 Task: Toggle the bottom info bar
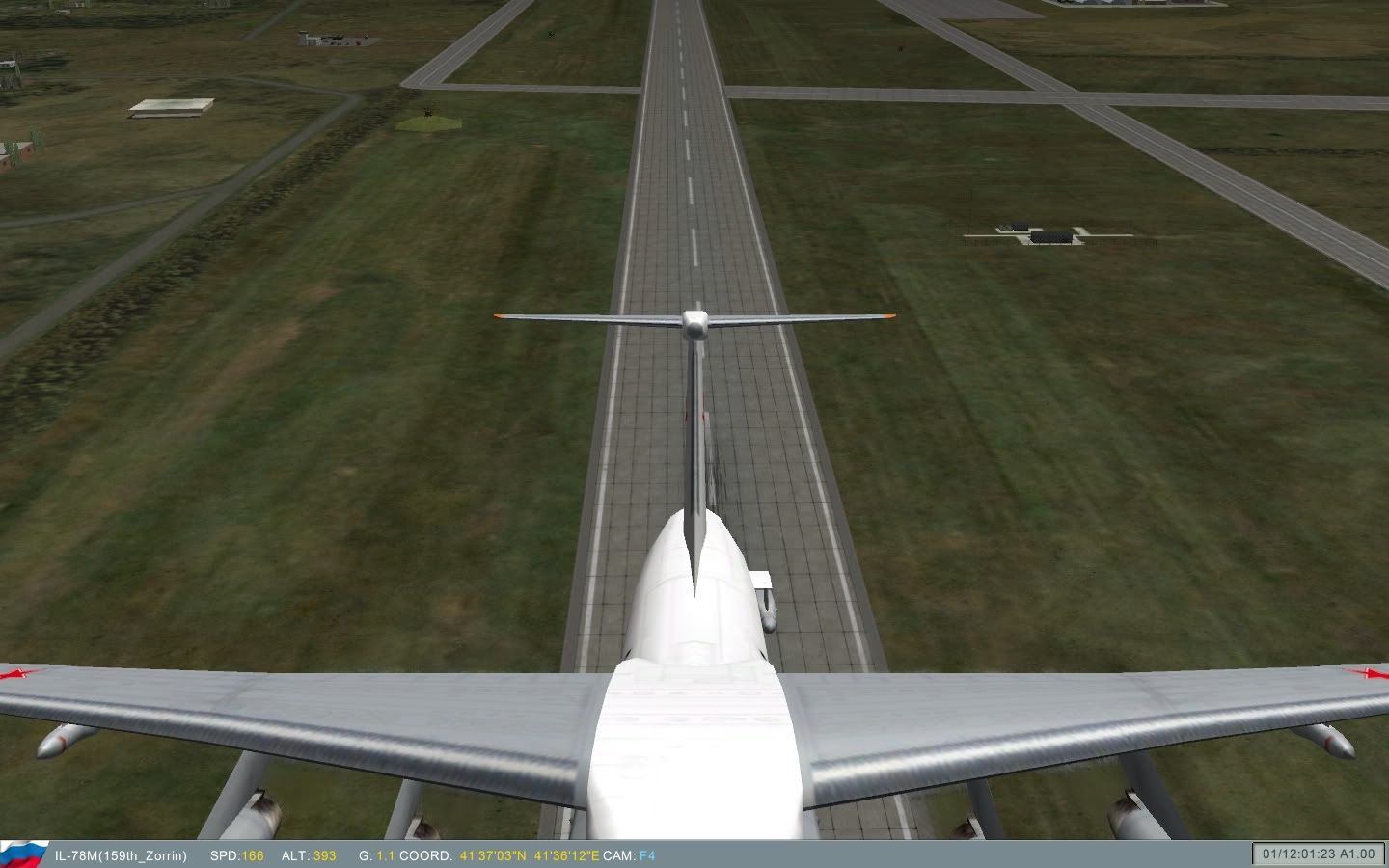(675, 854)
